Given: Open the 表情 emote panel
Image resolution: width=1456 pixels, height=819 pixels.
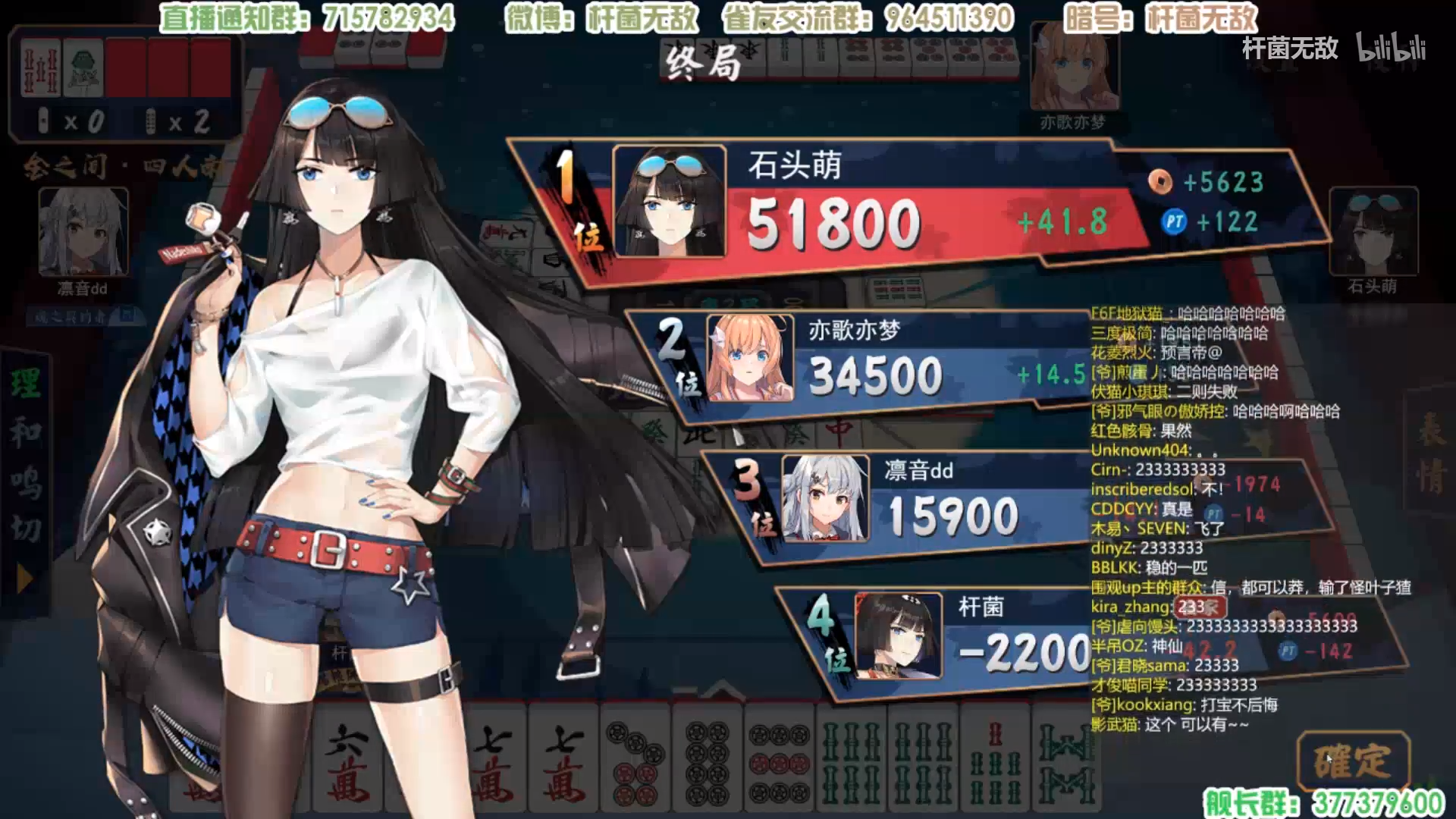Looking at the screenshot, I should (1430, 455).
